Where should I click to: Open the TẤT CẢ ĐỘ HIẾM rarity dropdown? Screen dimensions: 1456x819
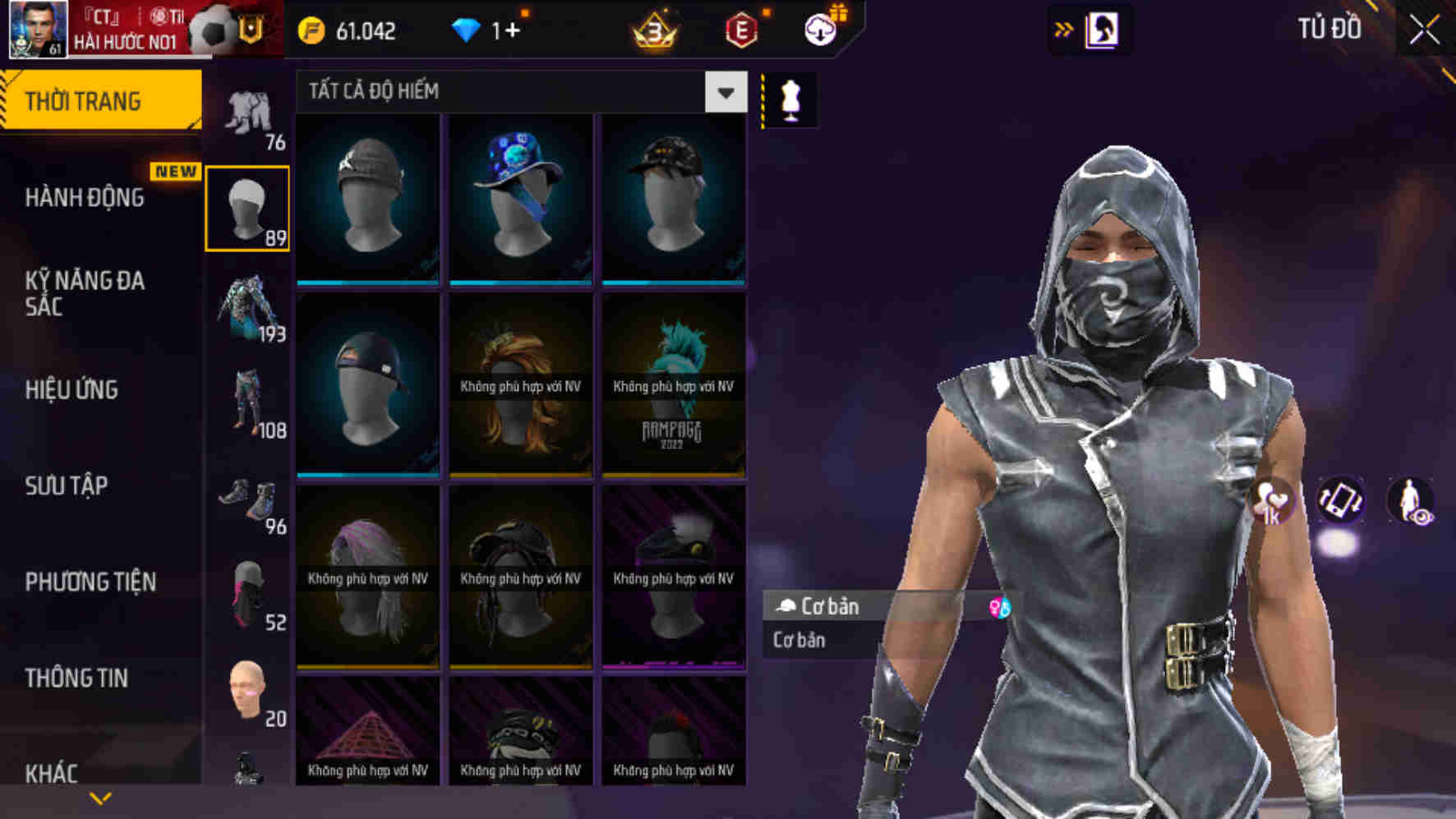pyautogui.click(x=518, y=92)
